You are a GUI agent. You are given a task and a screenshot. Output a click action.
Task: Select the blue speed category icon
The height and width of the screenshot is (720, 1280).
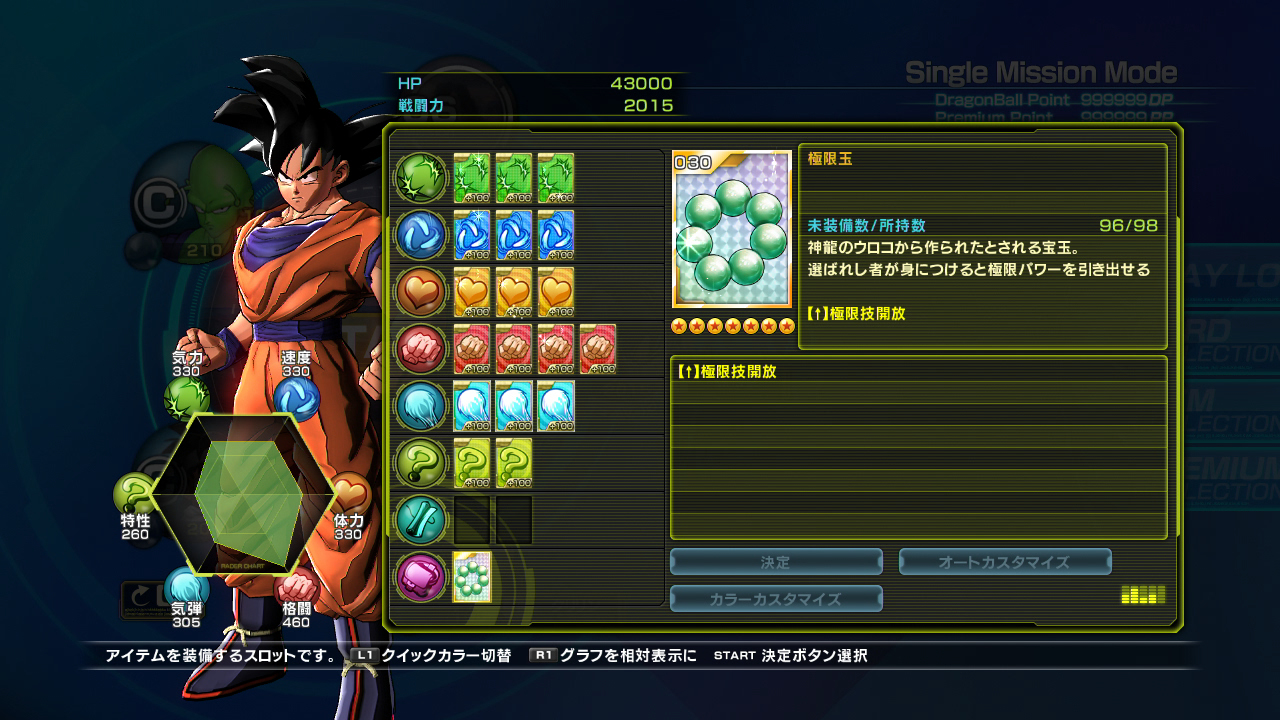click(421, 235)
